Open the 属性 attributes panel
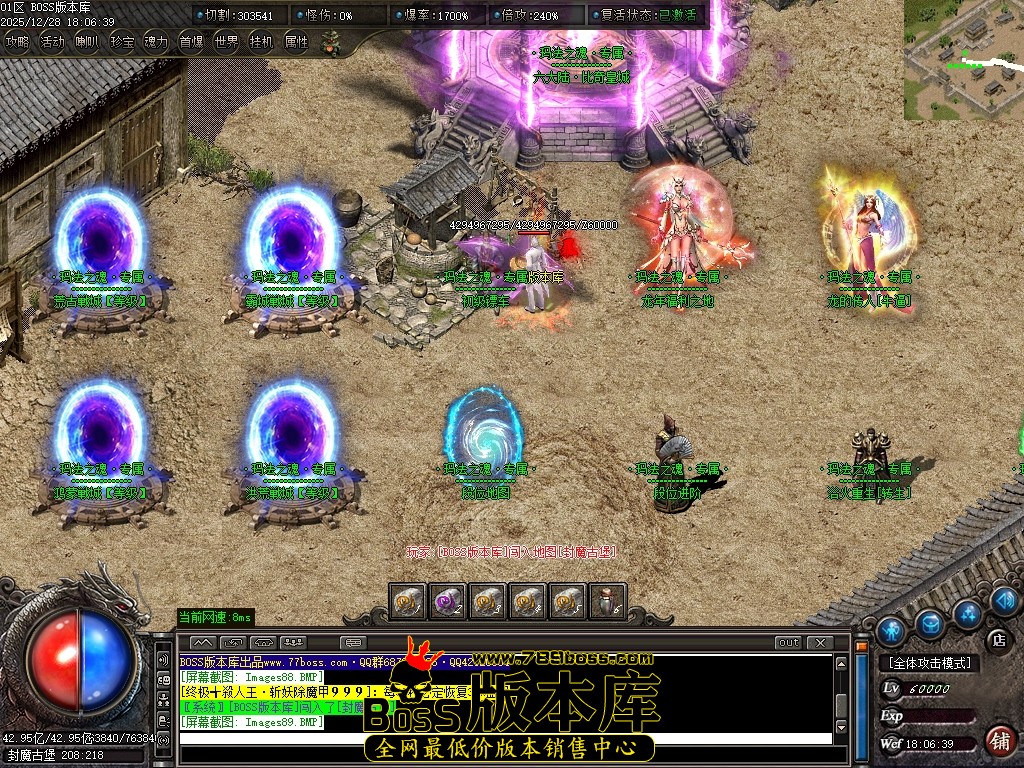This screenshot has height=768, width=1024. point(296,42)
